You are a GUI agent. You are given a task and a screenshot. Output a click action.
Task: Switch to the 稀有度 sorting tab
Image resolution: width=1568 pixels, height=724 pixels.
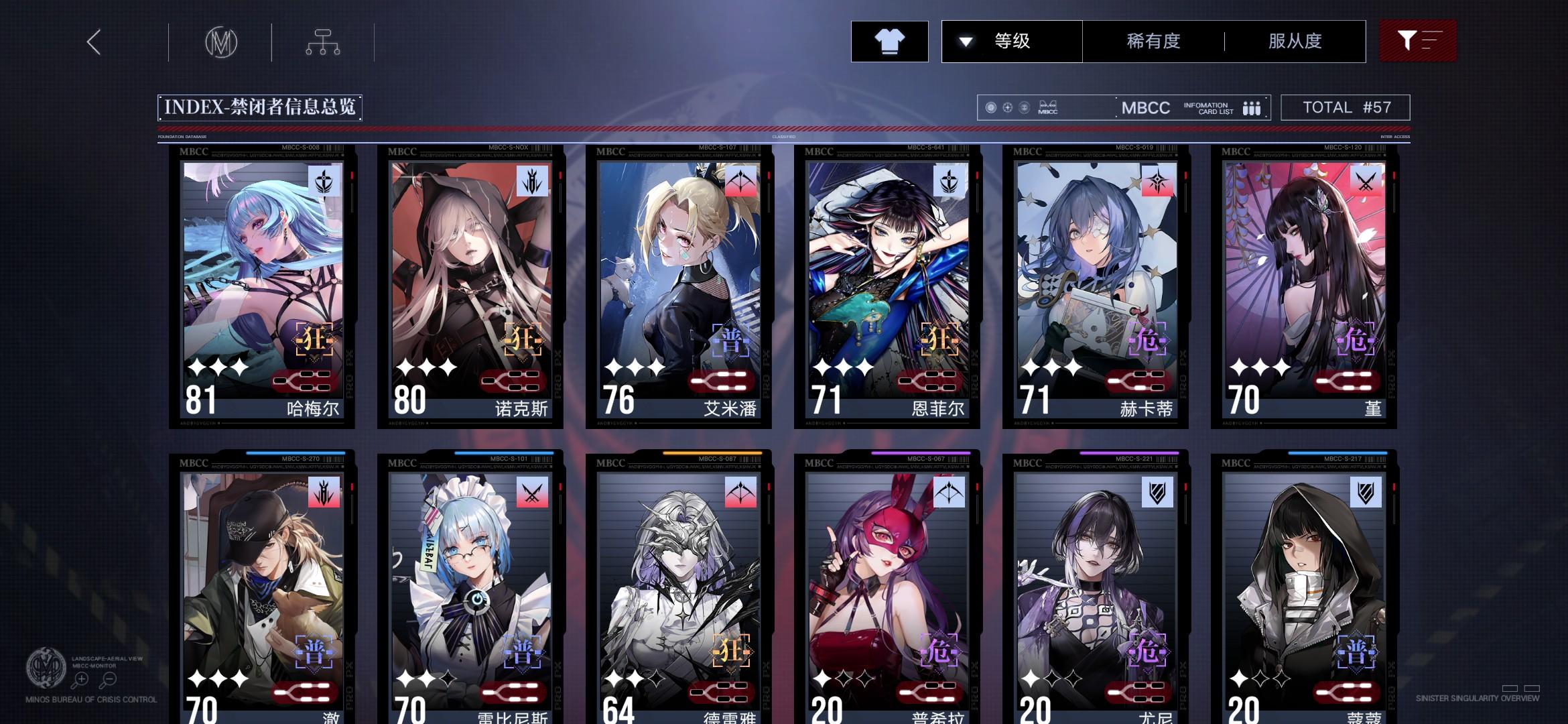(x=1153, y=42)
